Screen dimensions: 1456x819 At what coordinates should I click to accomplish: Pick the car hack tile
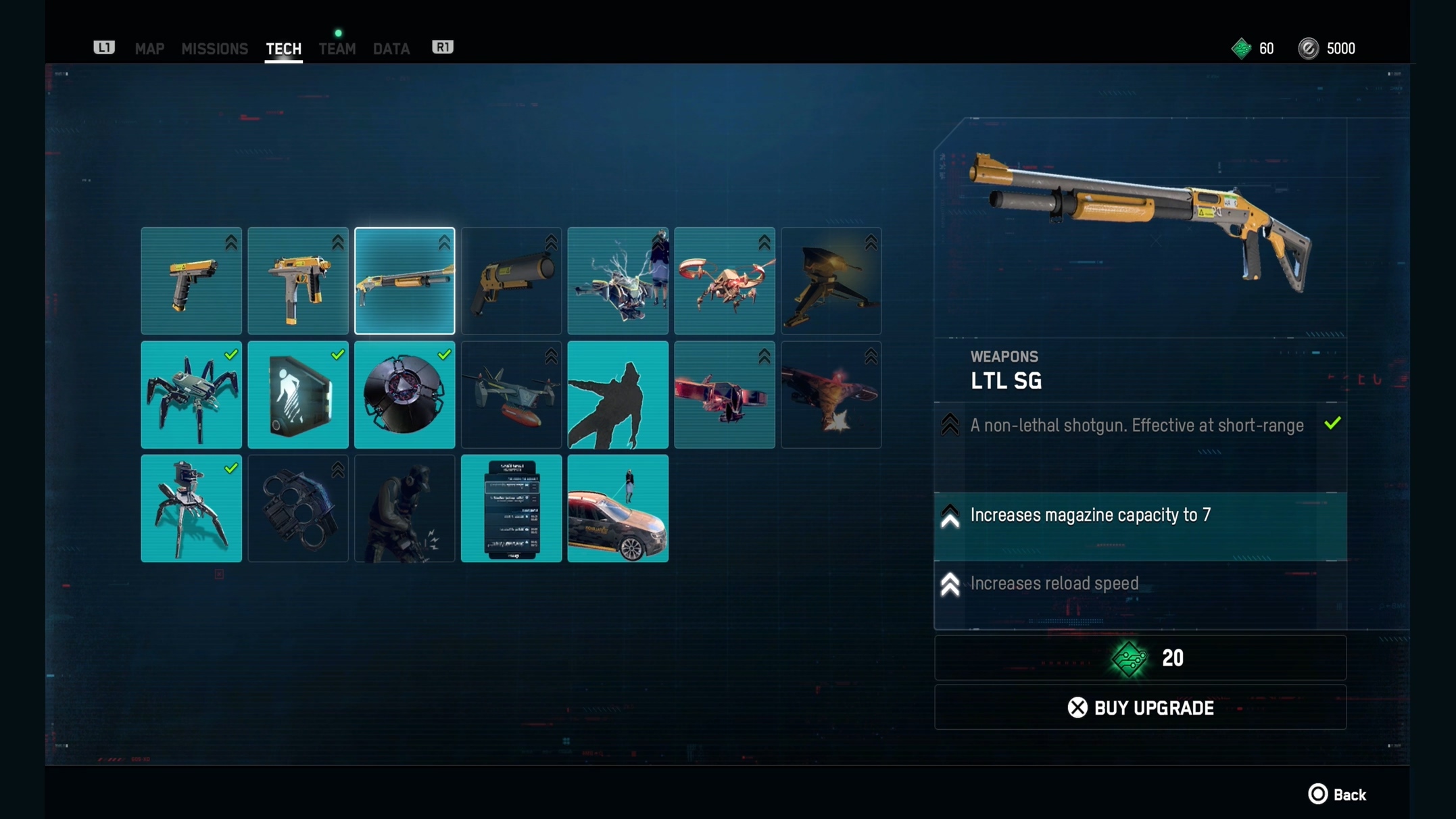pos(618,508)
